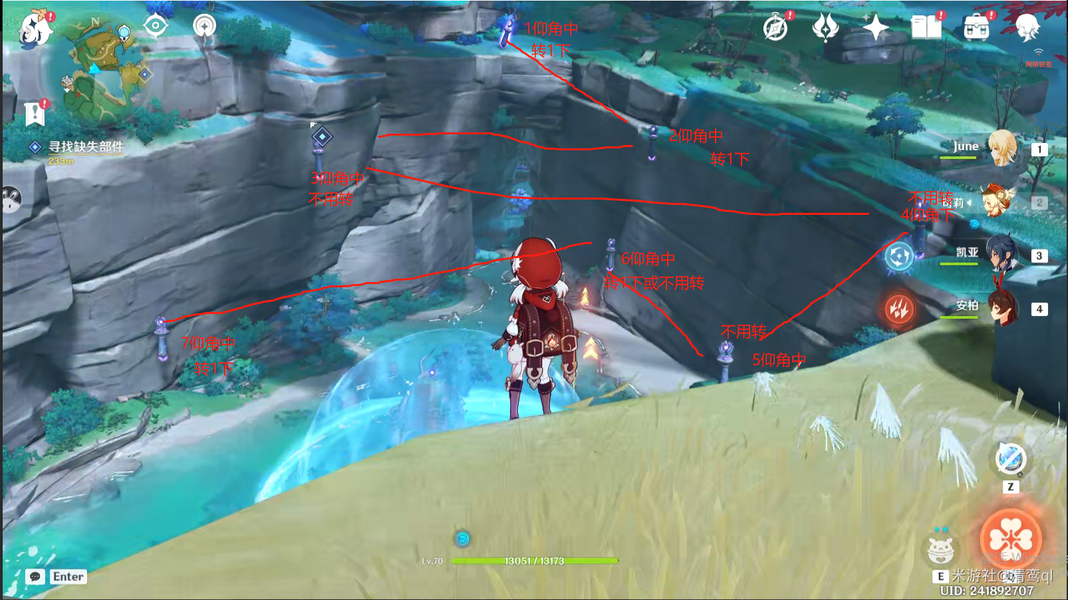Screen dimensions: 1068x600
Task: Activate Klee's clover elemental burst
Action: (1010, 538)
